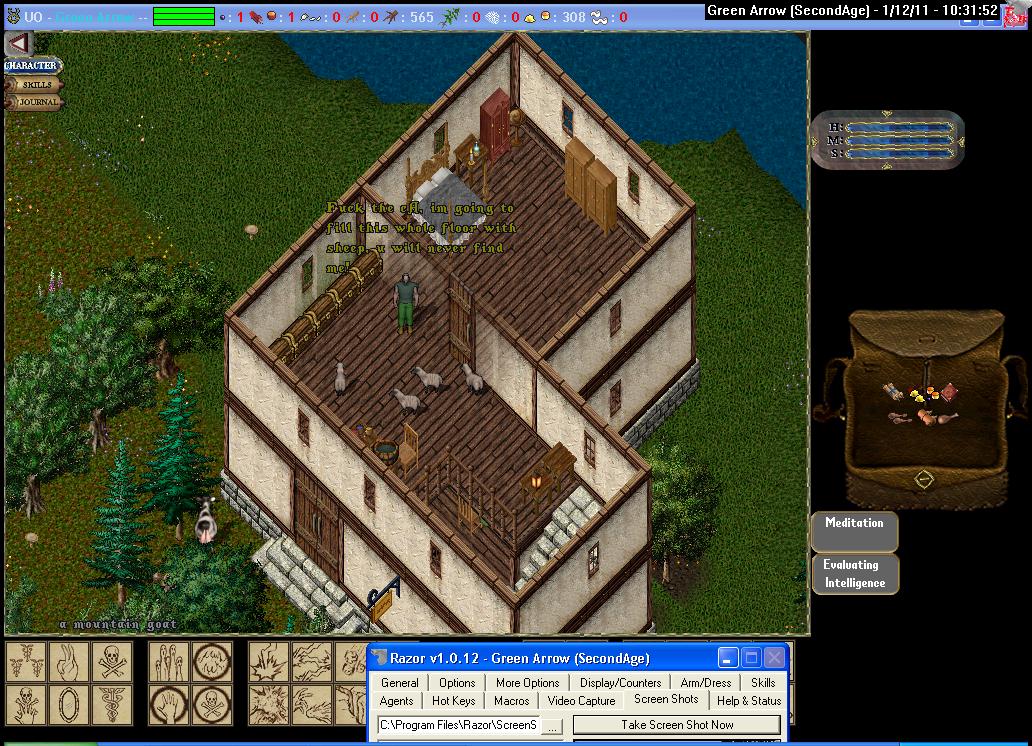Open the Journal button
The image size is (1032, 746).
[36, 102]
